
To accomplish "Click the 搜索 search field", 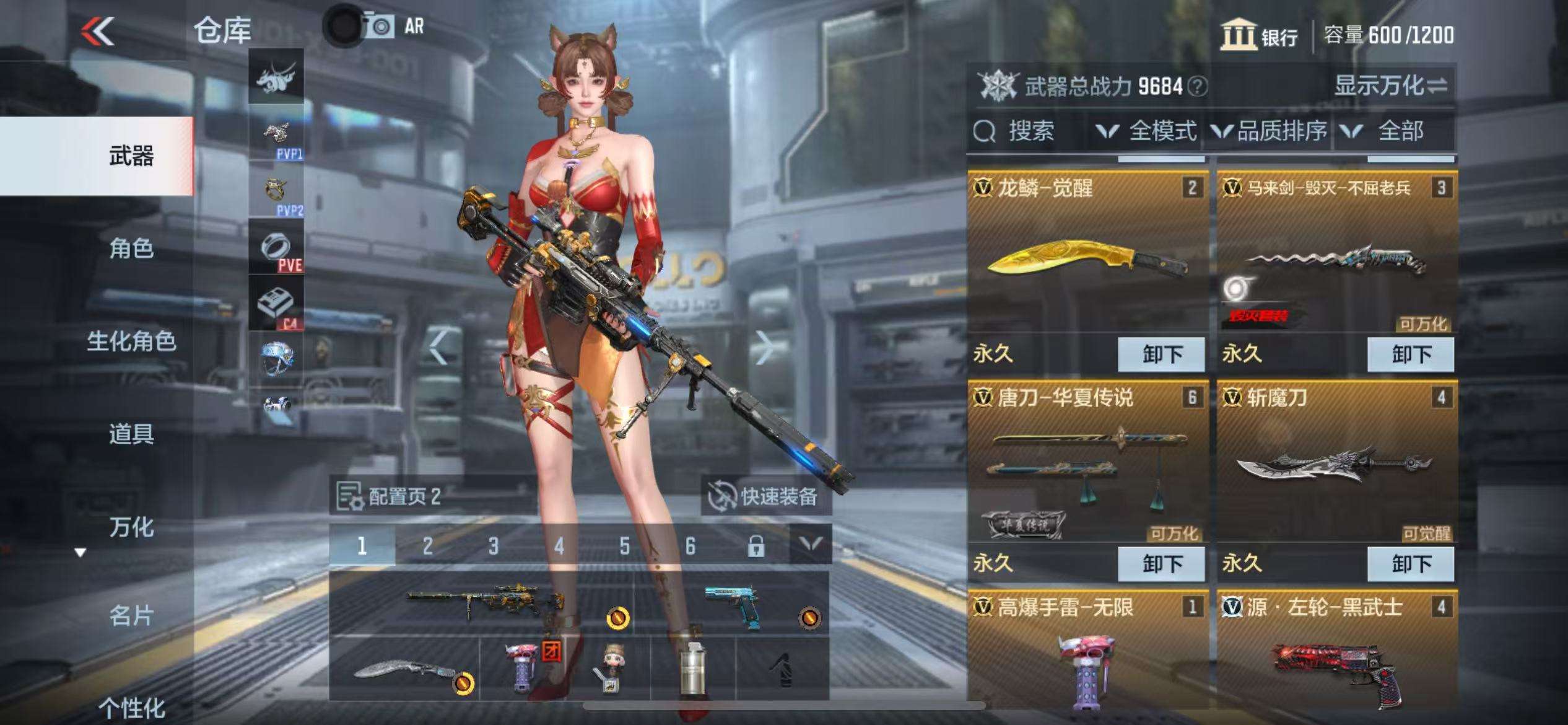I will tap(1028, 131).
